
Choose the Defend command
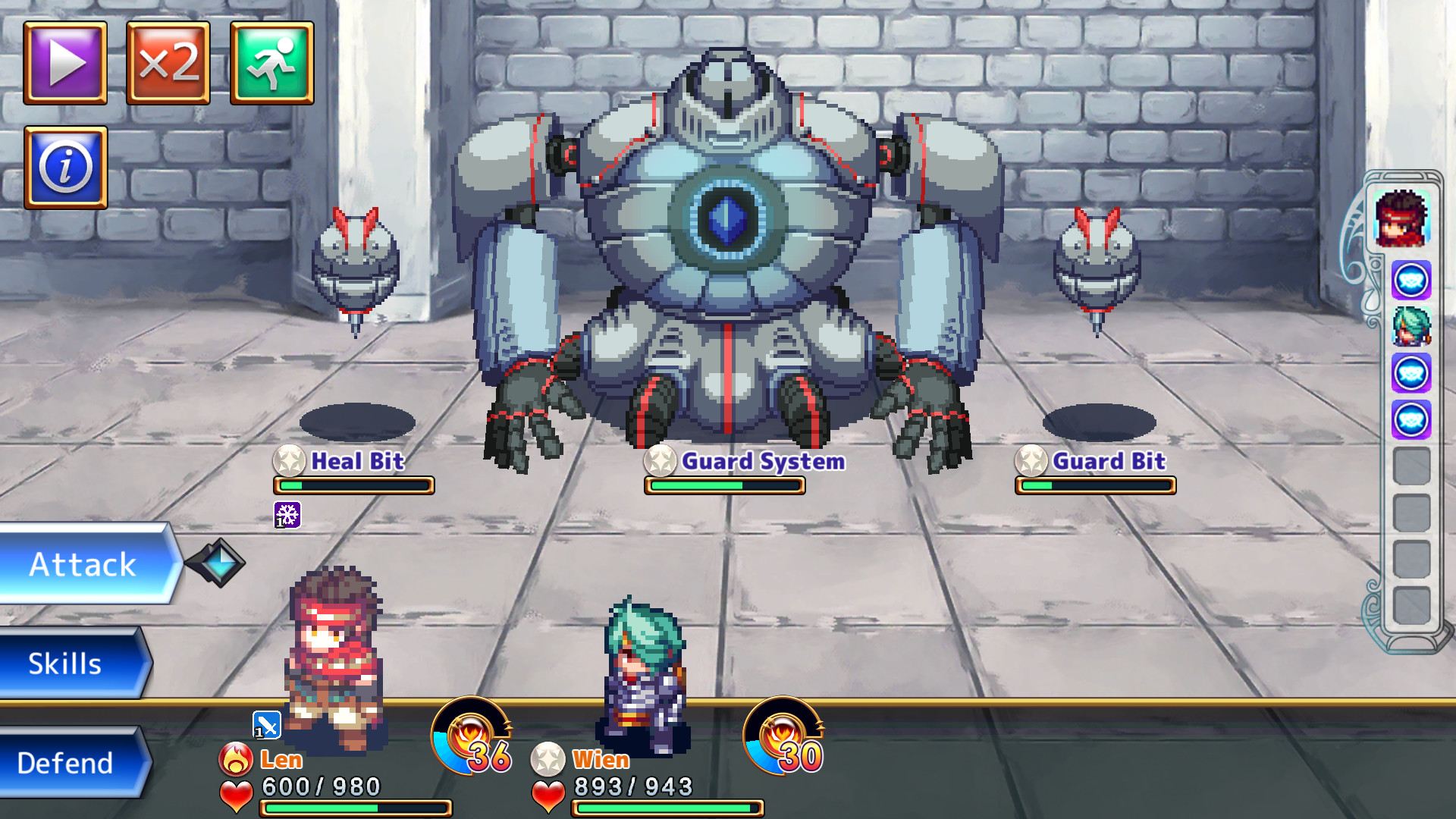coord(65,763)
